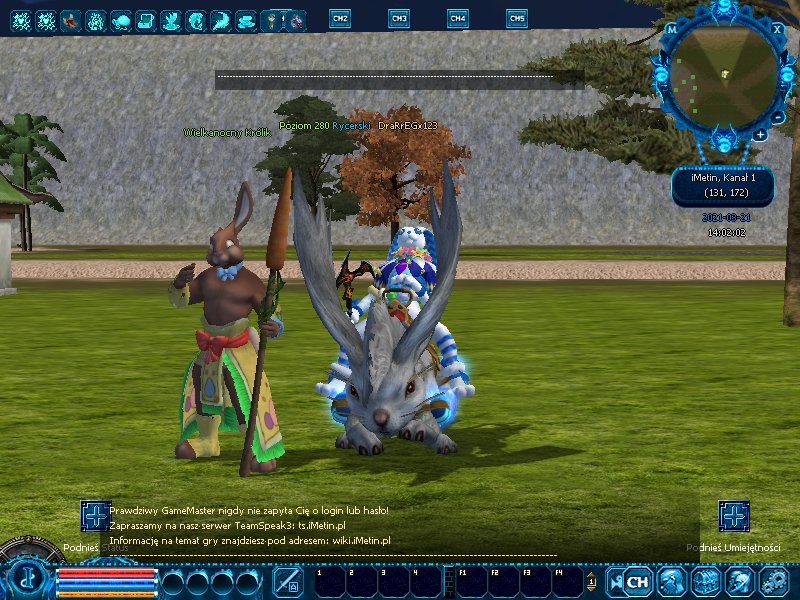The image size is (800, 600).
Task: Switch to channel CH2
Action: [x=340, y=18]
